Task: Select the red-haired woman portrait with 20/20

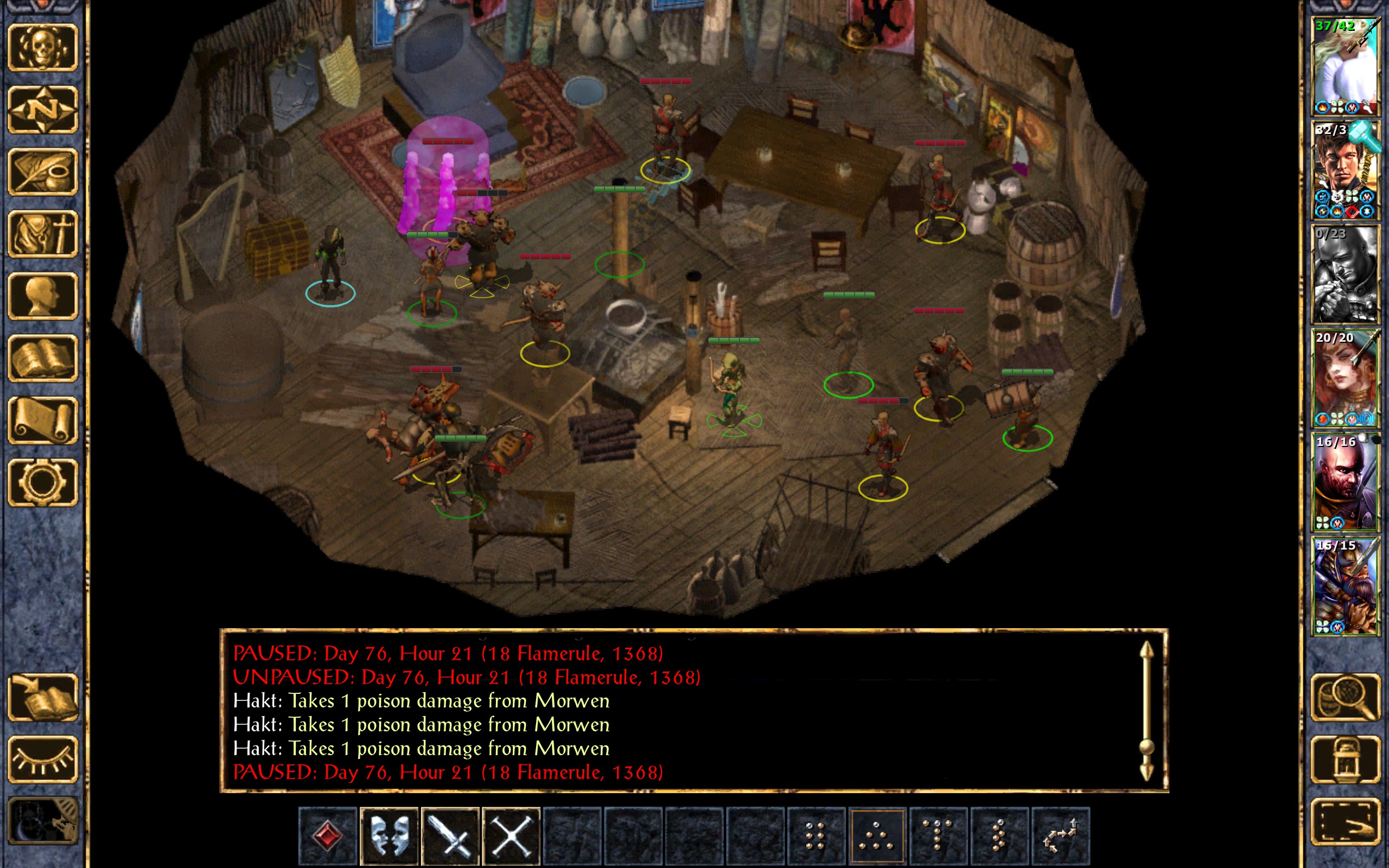Action: (x=1345, y=378)
